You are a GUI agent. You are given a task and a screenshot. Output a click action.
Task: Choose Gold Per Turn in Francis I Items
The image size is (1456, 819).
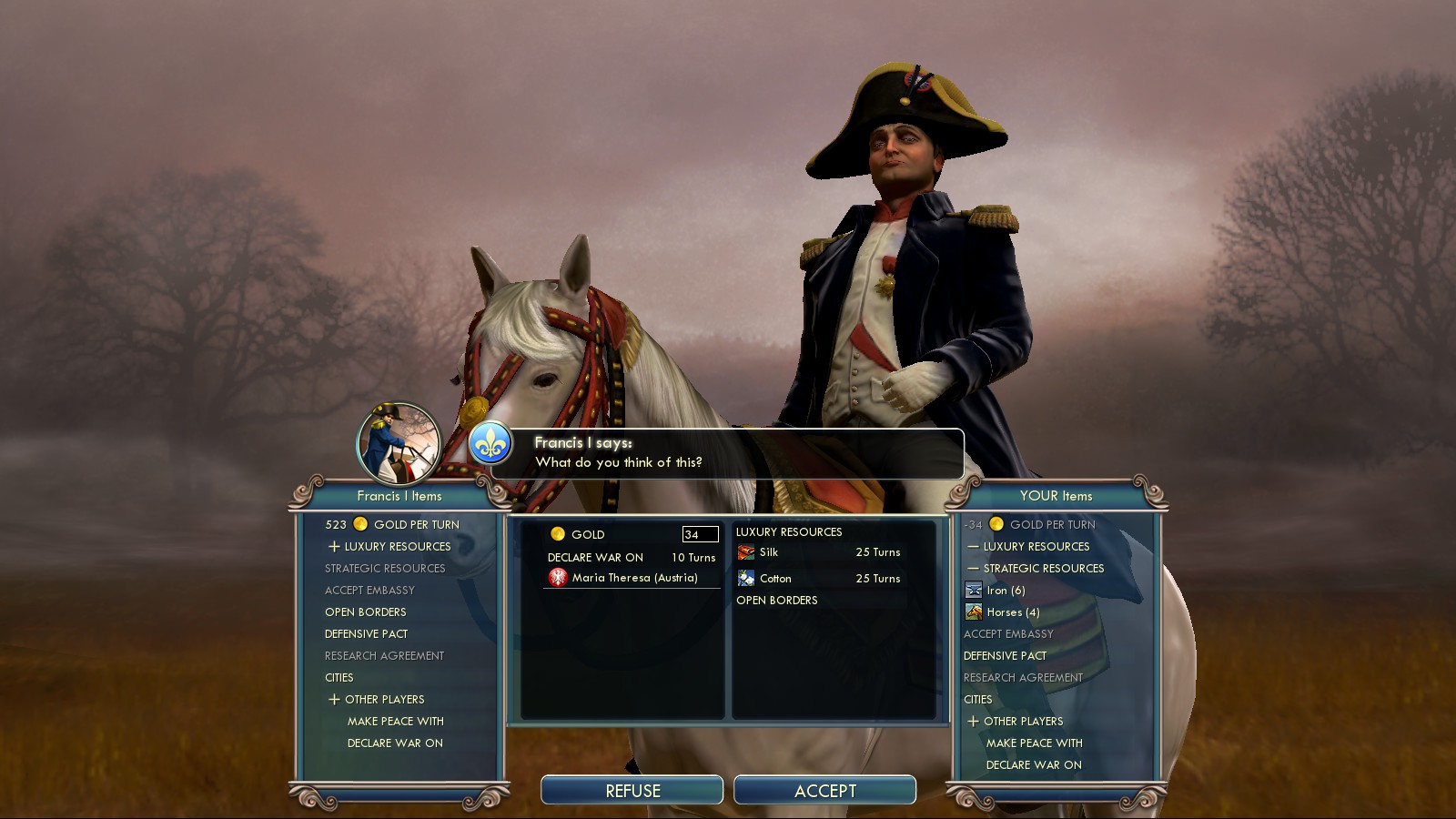(416, 525)
